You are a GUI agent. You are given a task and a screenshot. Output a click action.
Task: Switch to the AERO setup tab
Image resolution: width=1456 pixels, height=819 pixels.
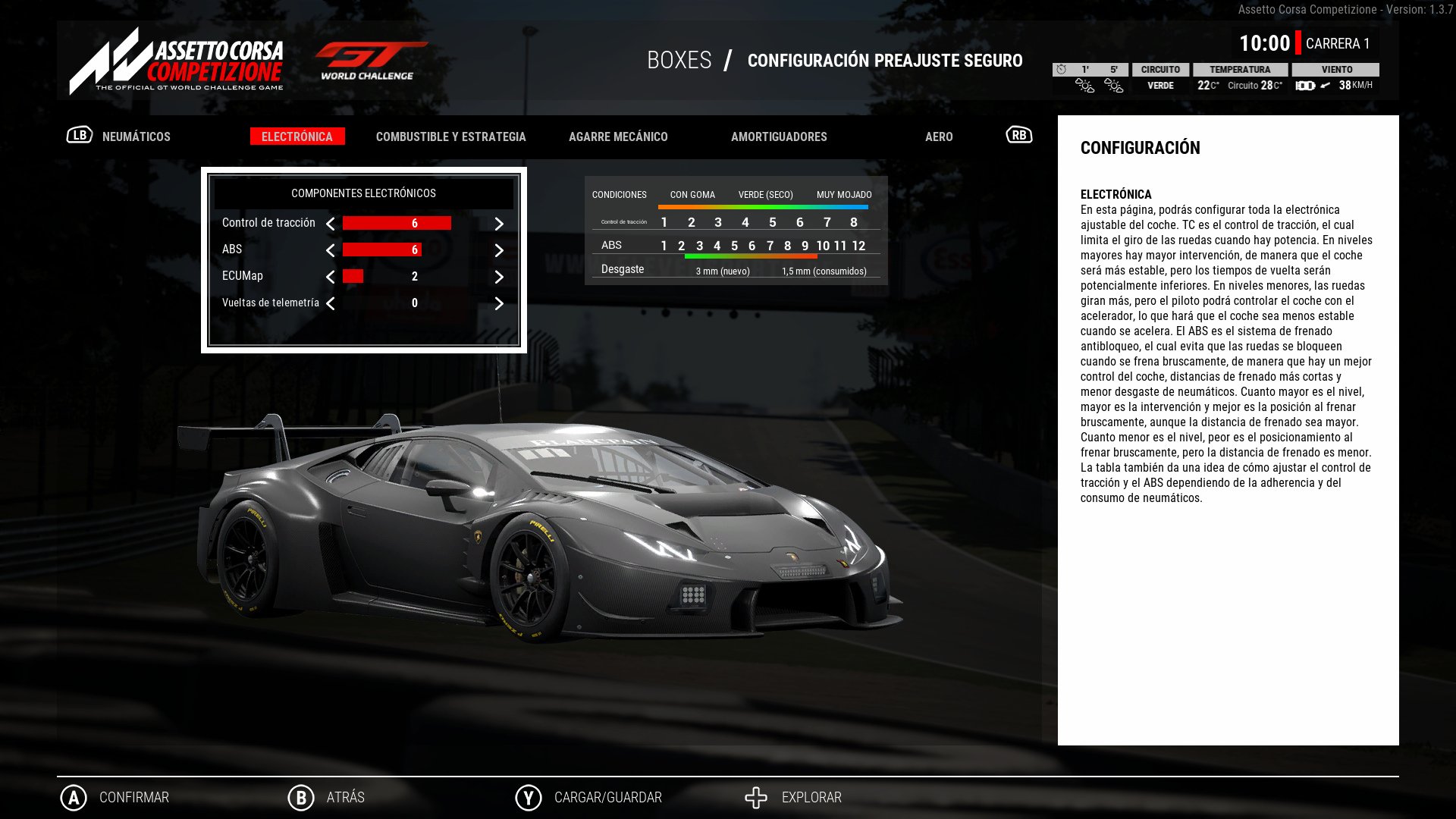point(940,136)
